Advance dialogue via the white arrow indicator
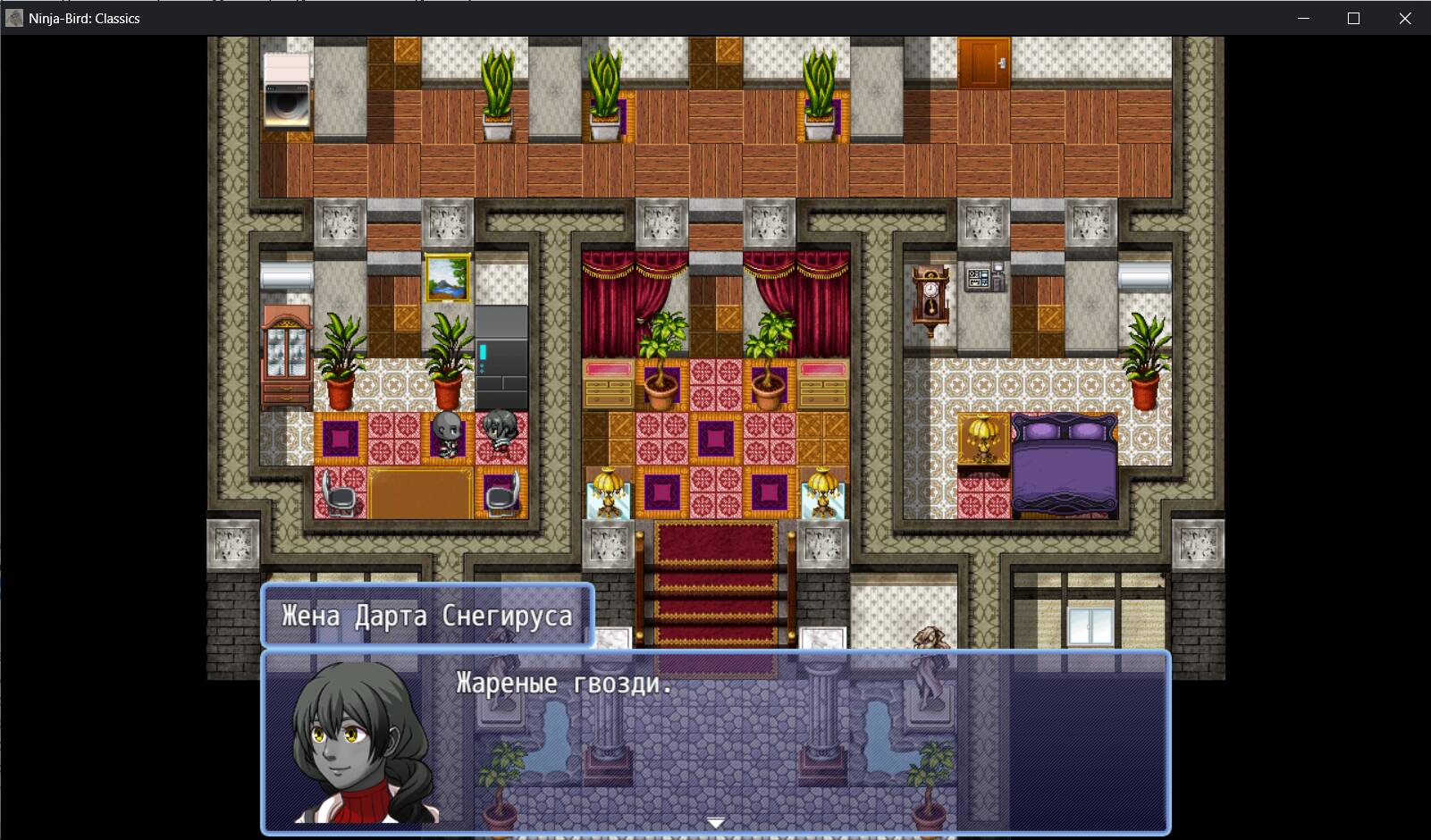This screenshot has width=1431, height=840. tap(715, 822)
